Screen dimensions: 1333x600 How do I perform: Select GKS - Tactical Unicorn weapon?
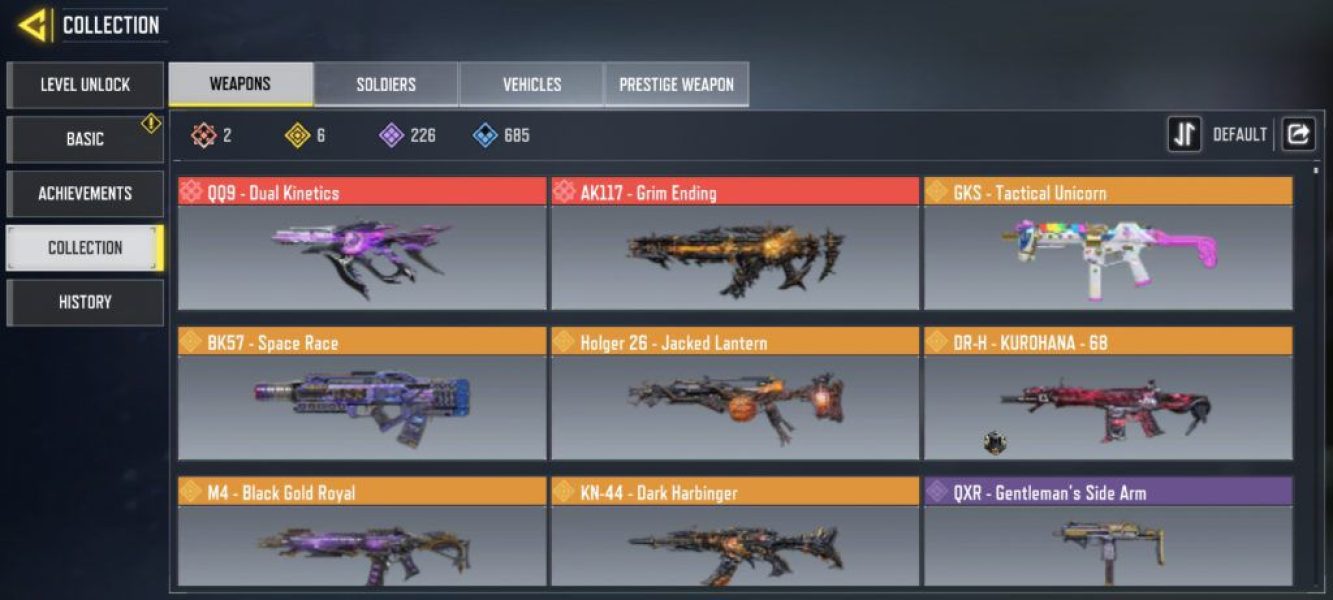(1108, 245)
